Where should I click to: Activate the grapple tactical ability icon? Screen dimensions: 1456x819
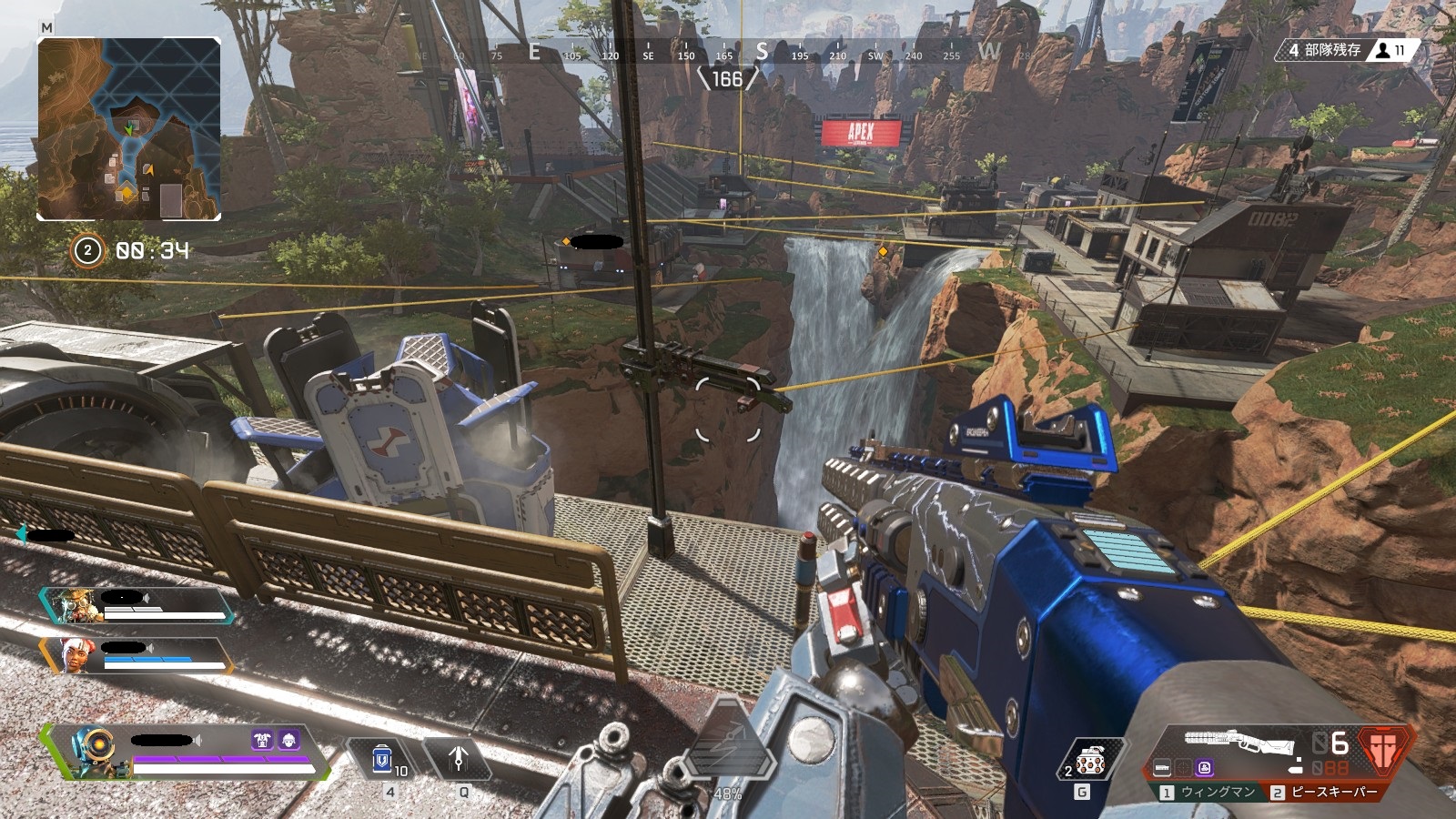click(x=459, y=757)
